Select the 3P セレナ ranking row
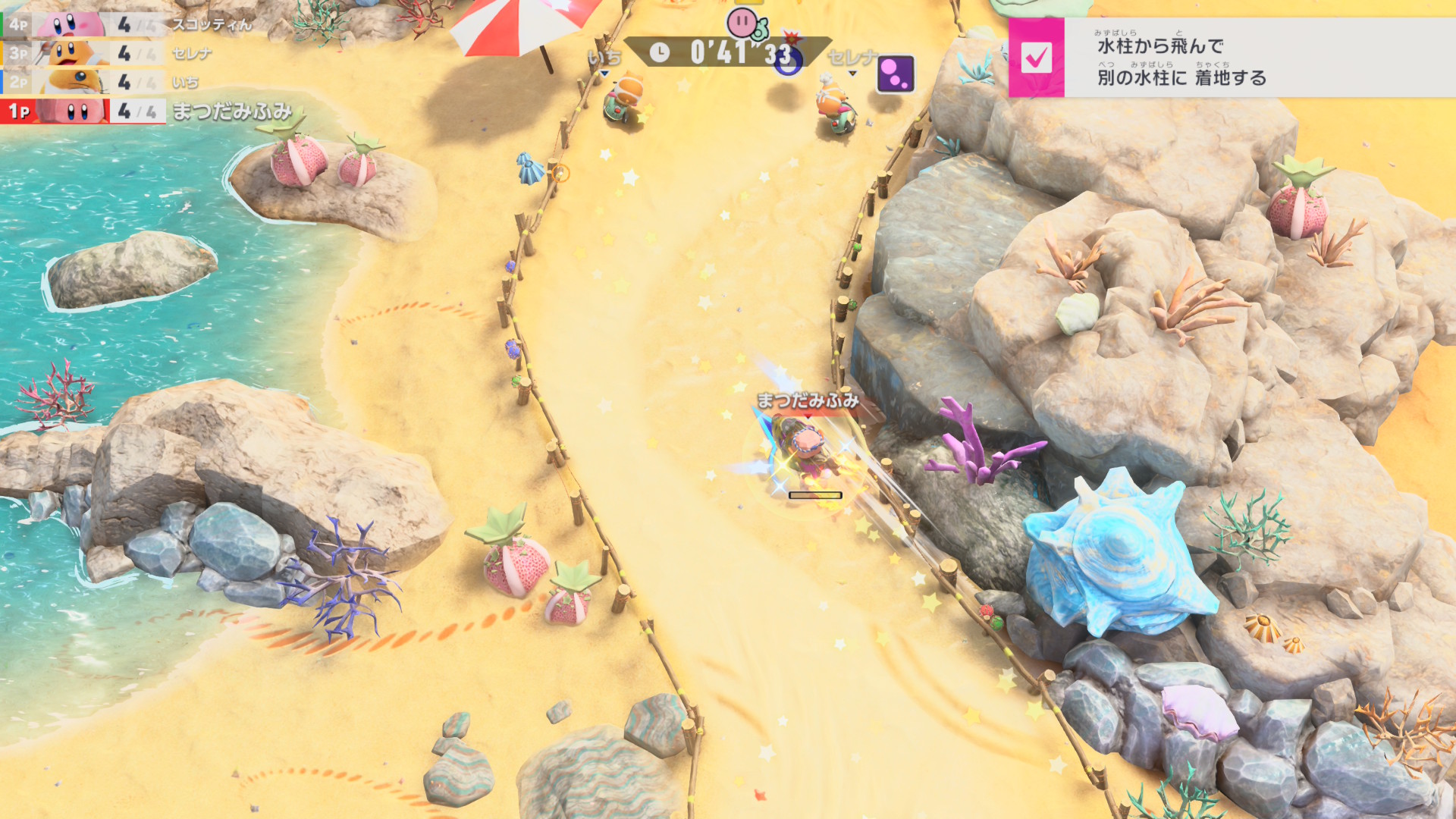The width and height of the screenshot is (1456, 819). [106, 53]
